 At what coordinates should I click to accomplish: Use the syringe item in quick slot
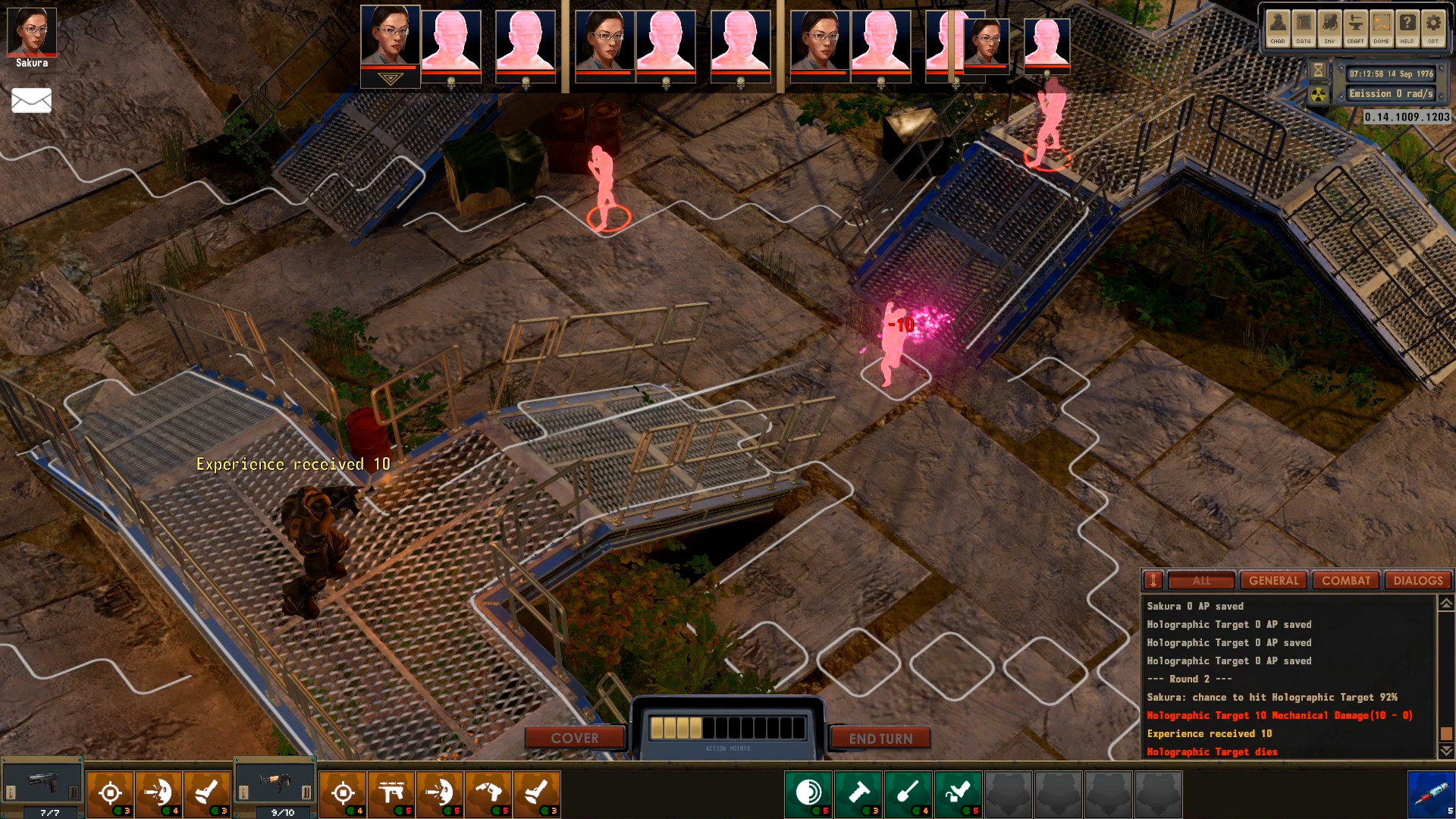(x=1431, y=794)
